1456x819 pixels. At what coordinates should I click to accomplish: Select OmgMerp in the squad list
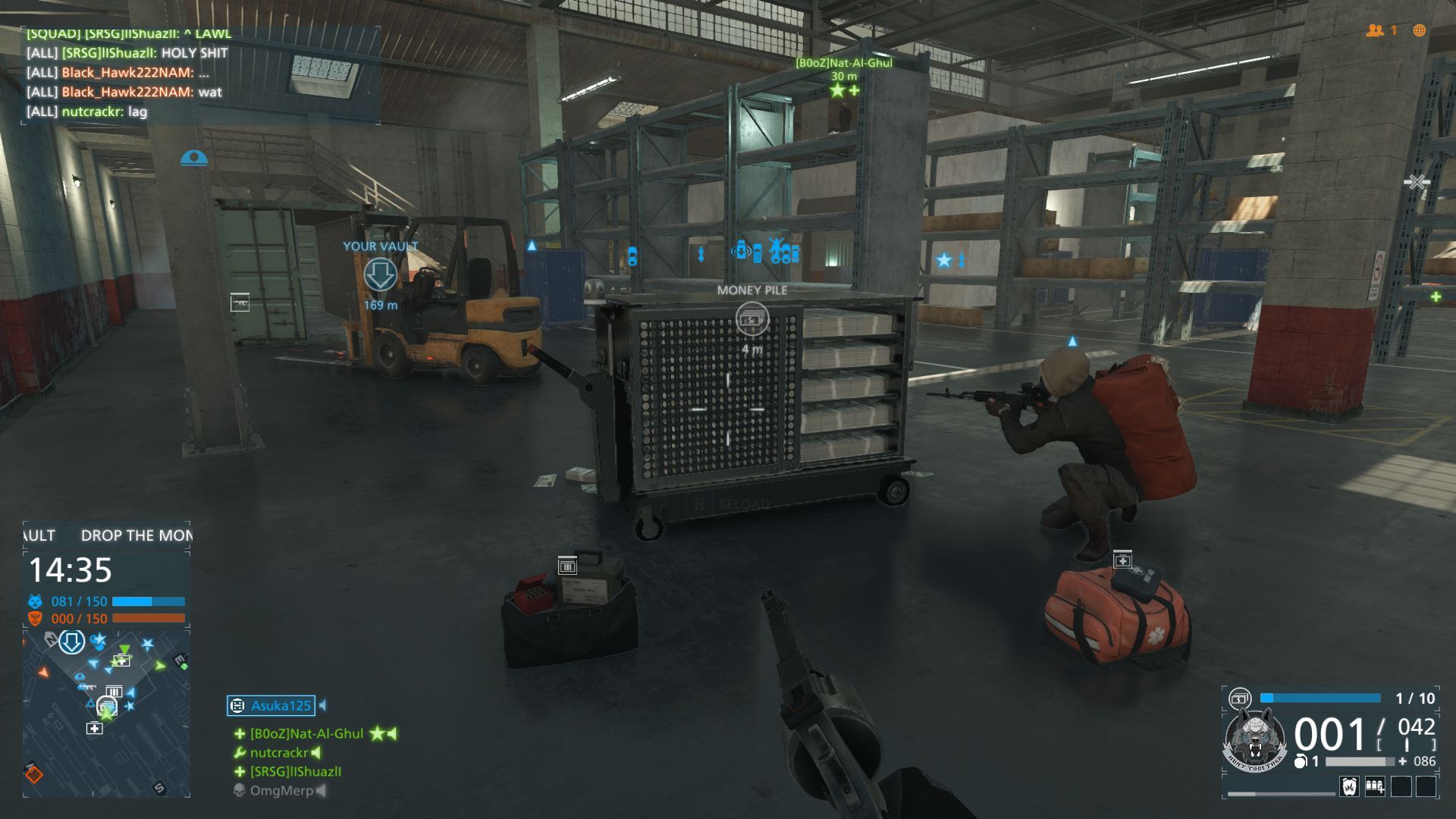click(x=281, y=791)
